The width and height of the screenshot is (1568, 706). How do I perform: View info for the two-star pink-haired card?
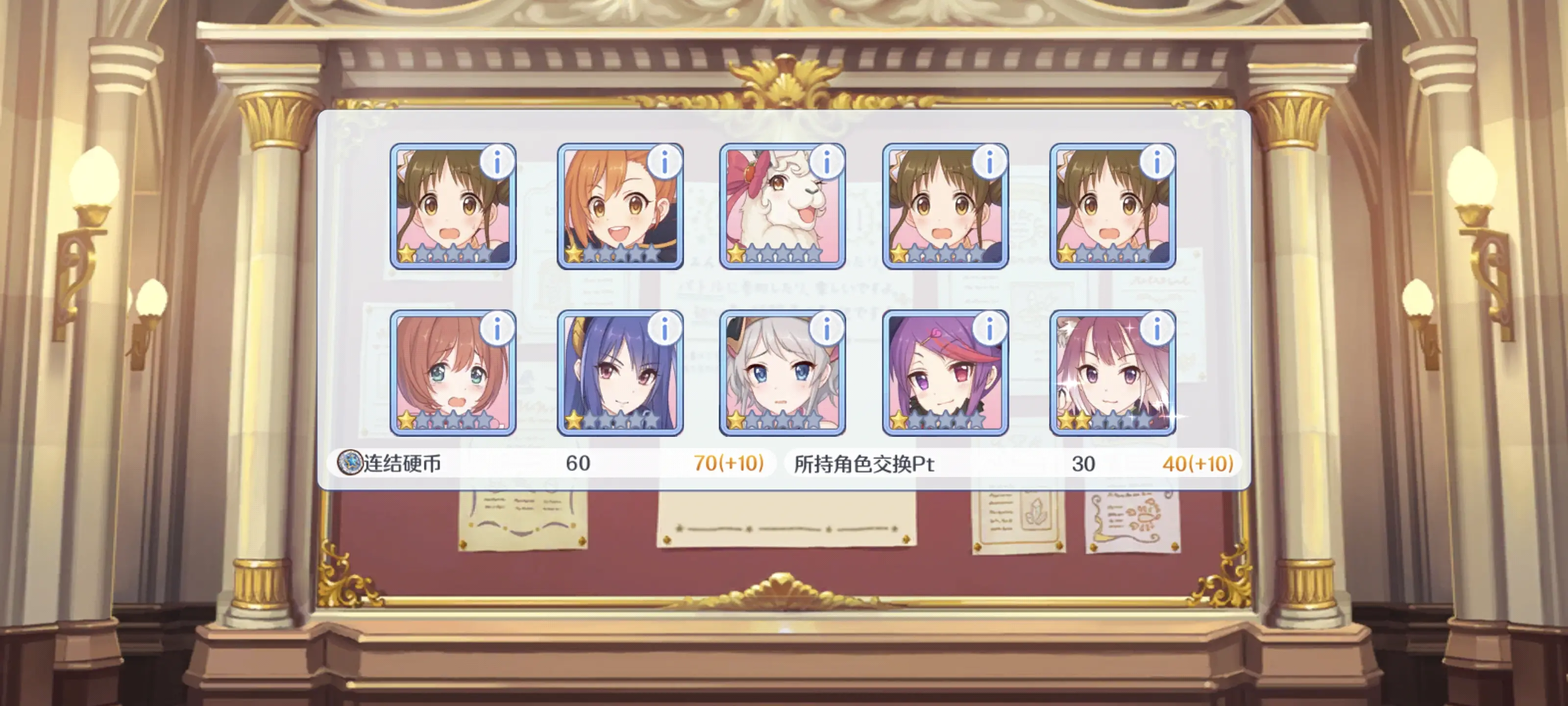[x=1156, y=329]
